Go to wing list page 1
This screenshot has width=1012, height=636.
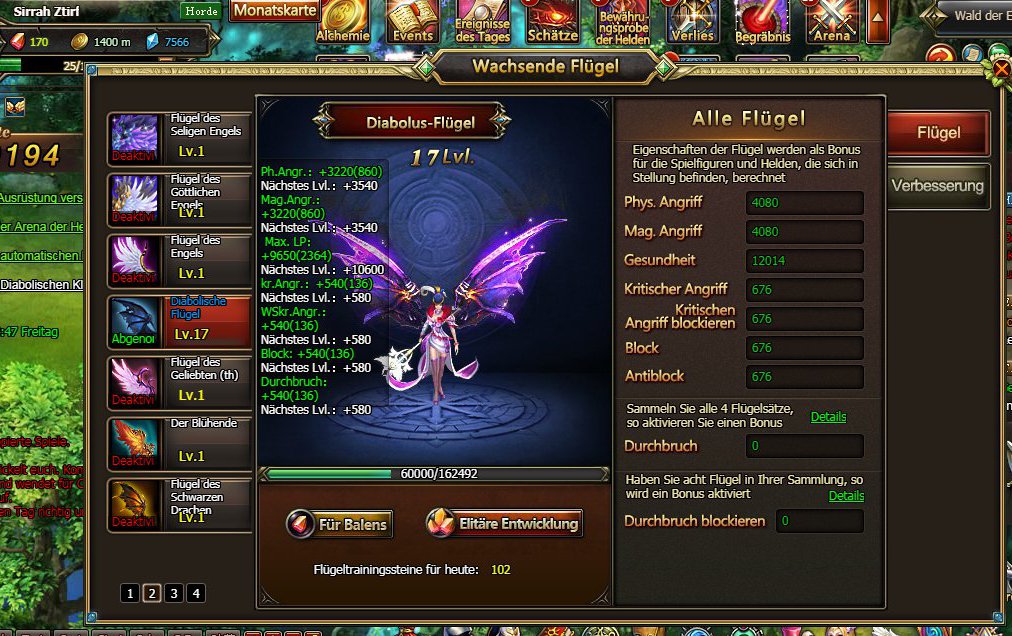tap(130, 593)
